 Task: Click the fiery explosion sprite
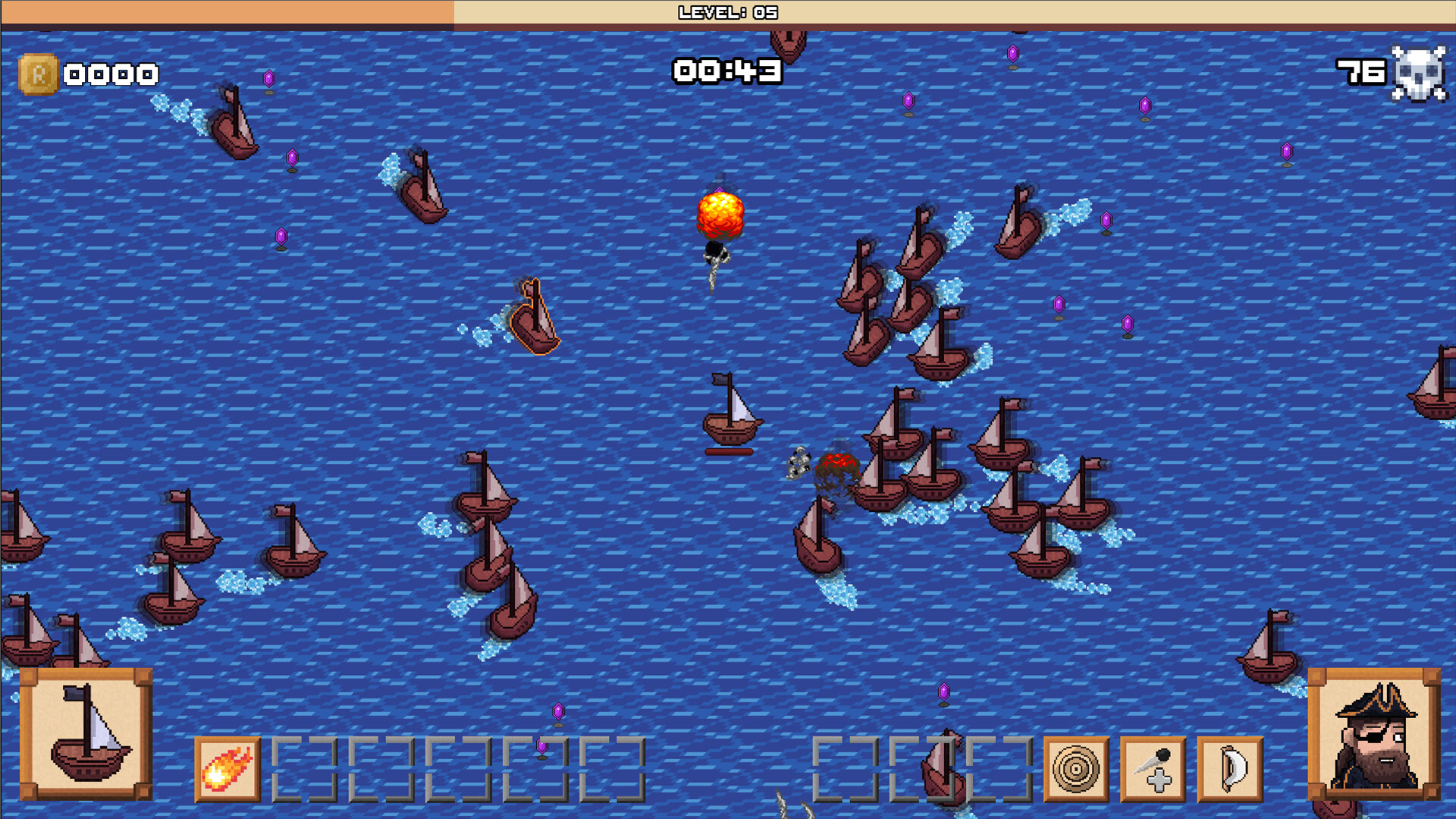tap(719, 215)
